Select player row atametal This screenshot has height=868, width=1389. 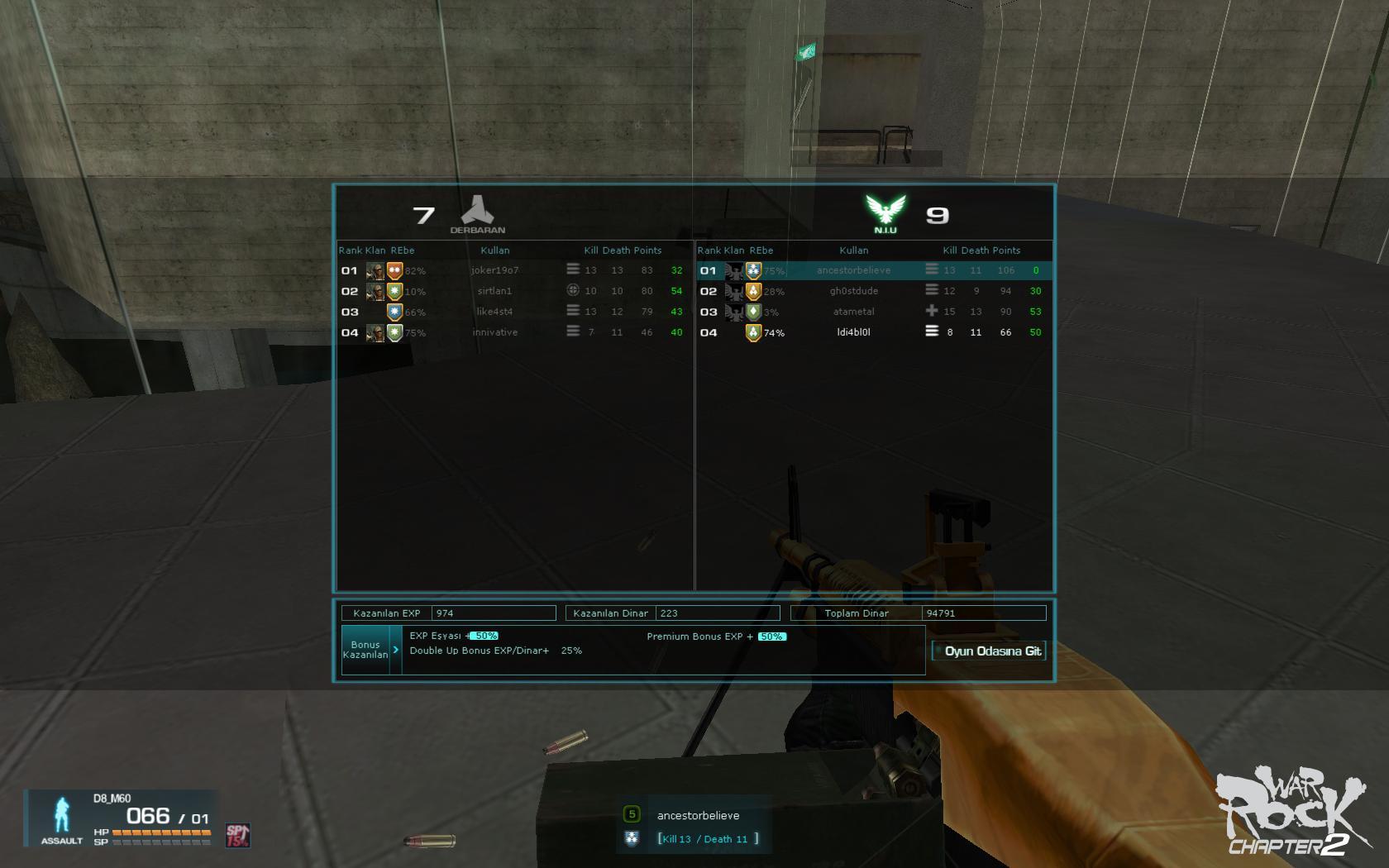pos(853,312)
